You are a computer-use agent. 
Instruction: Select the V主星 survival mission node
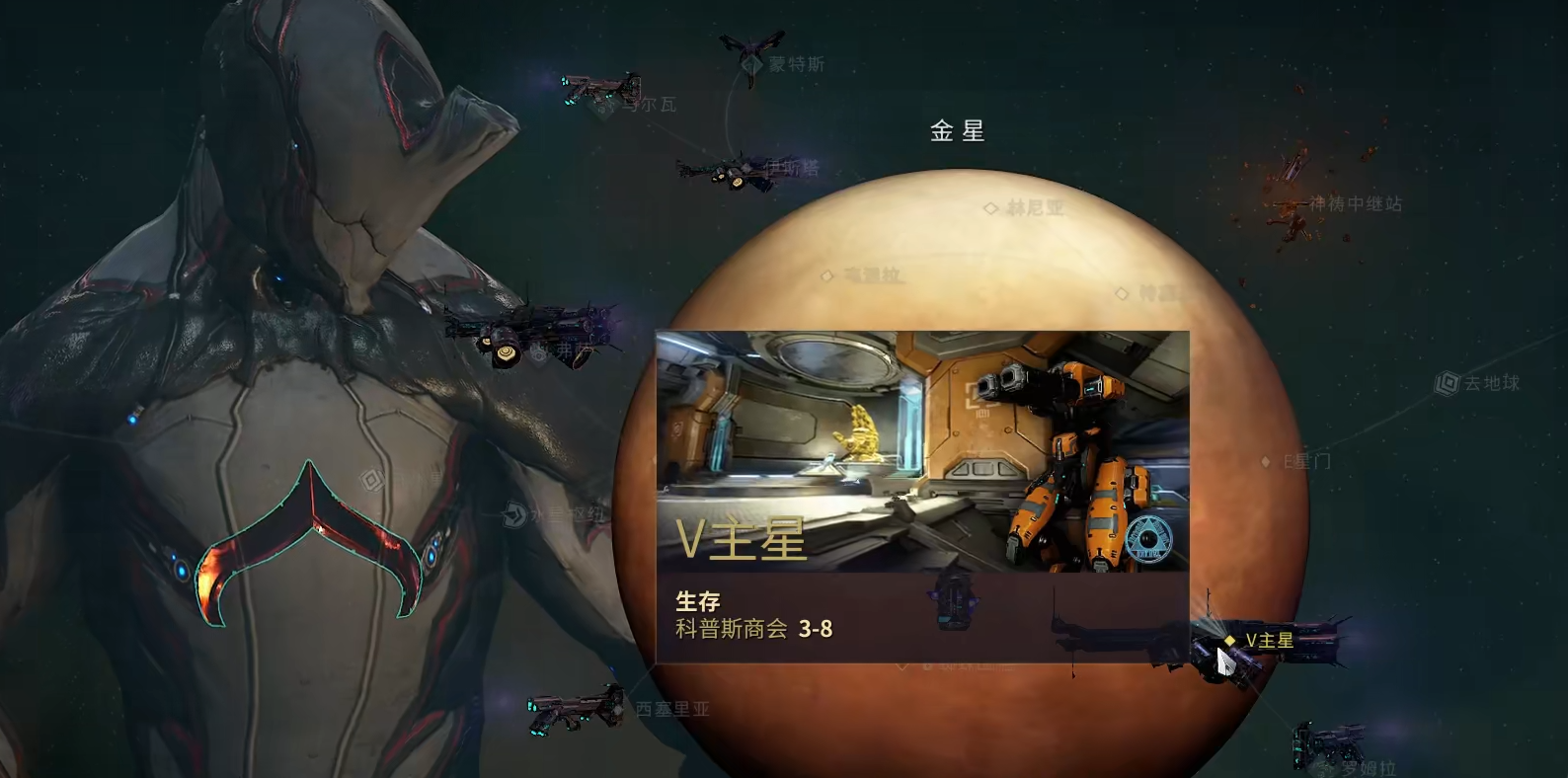pos(1230,641)
